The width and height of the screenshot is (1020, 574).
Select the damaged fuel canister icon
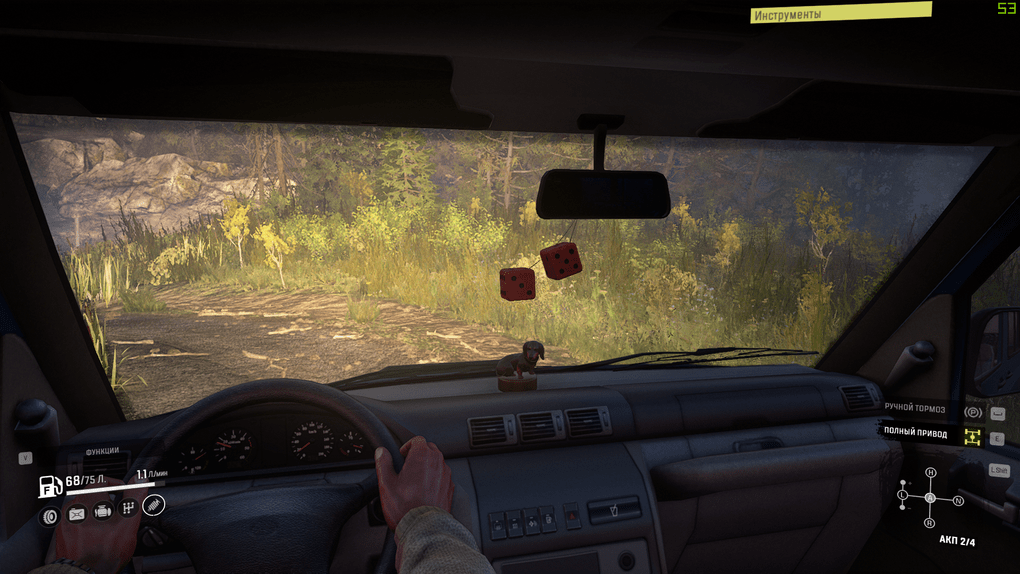coord(76,514)
